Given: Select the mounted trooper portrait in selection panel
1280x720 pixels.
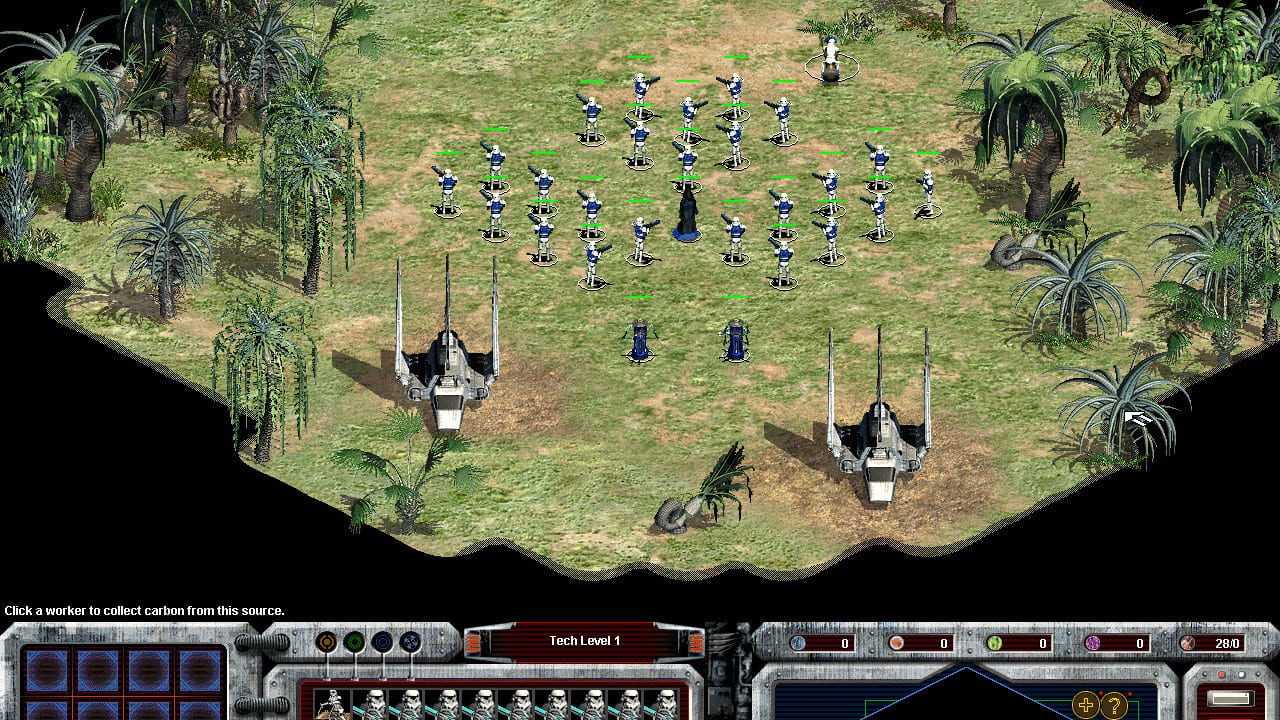Looking at the screenshot, I should pos(331,705).
